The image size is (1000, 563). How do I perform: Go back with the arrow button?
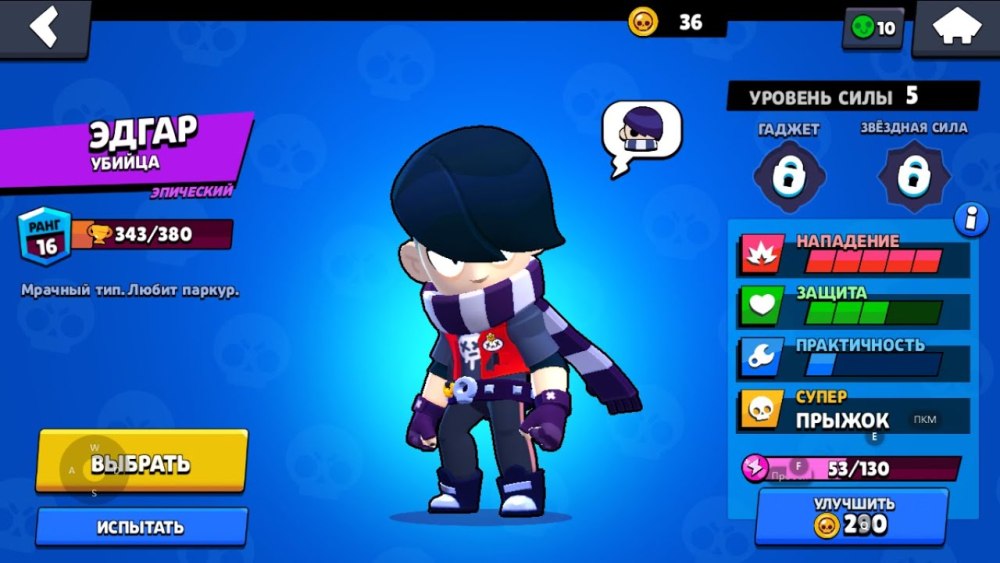coord(43,28)
